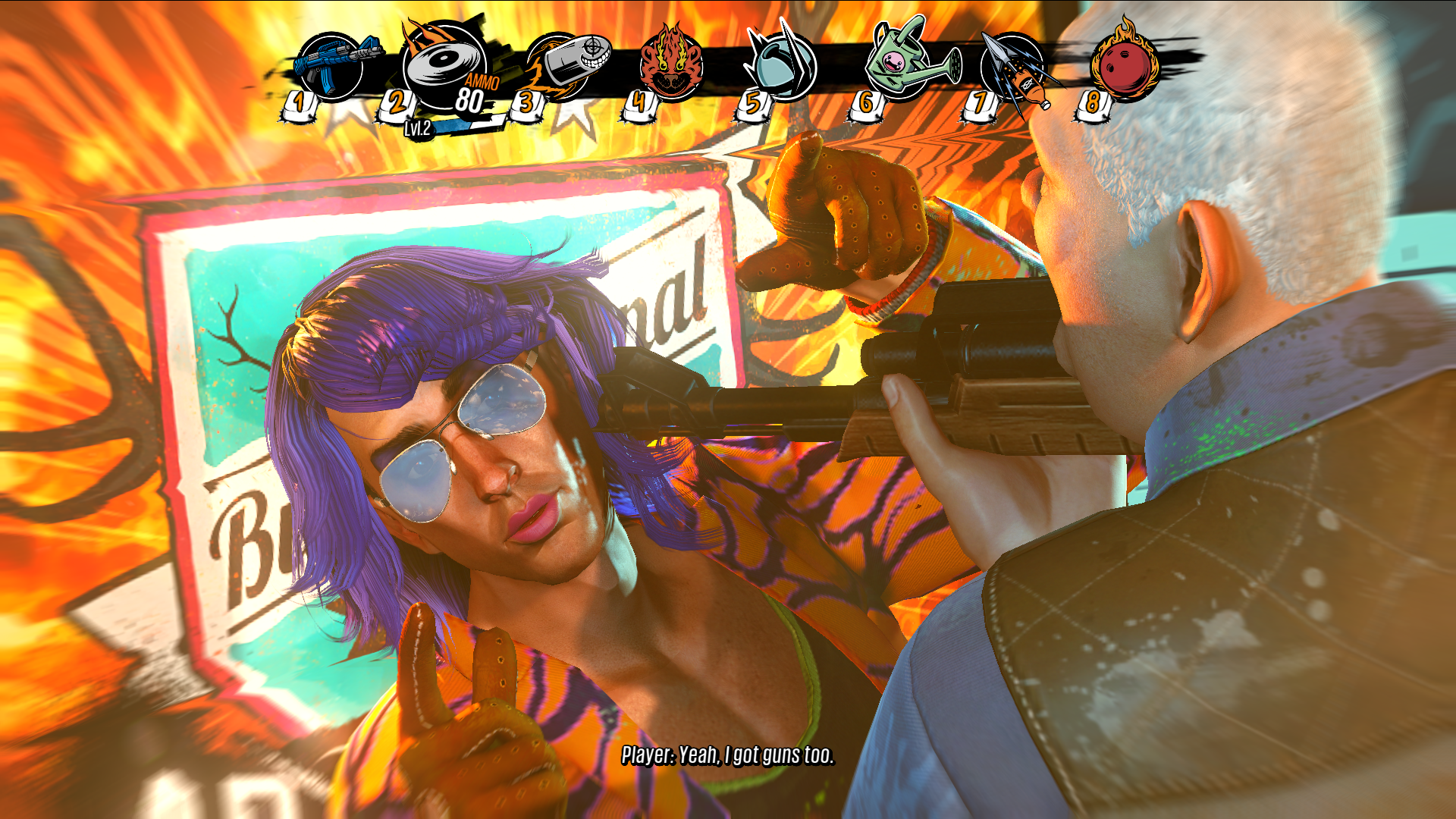The height and width of the screenshot is (819, 1456).
Task: Click the number 5 key badge on the hotbar
Action: [753, 103]
